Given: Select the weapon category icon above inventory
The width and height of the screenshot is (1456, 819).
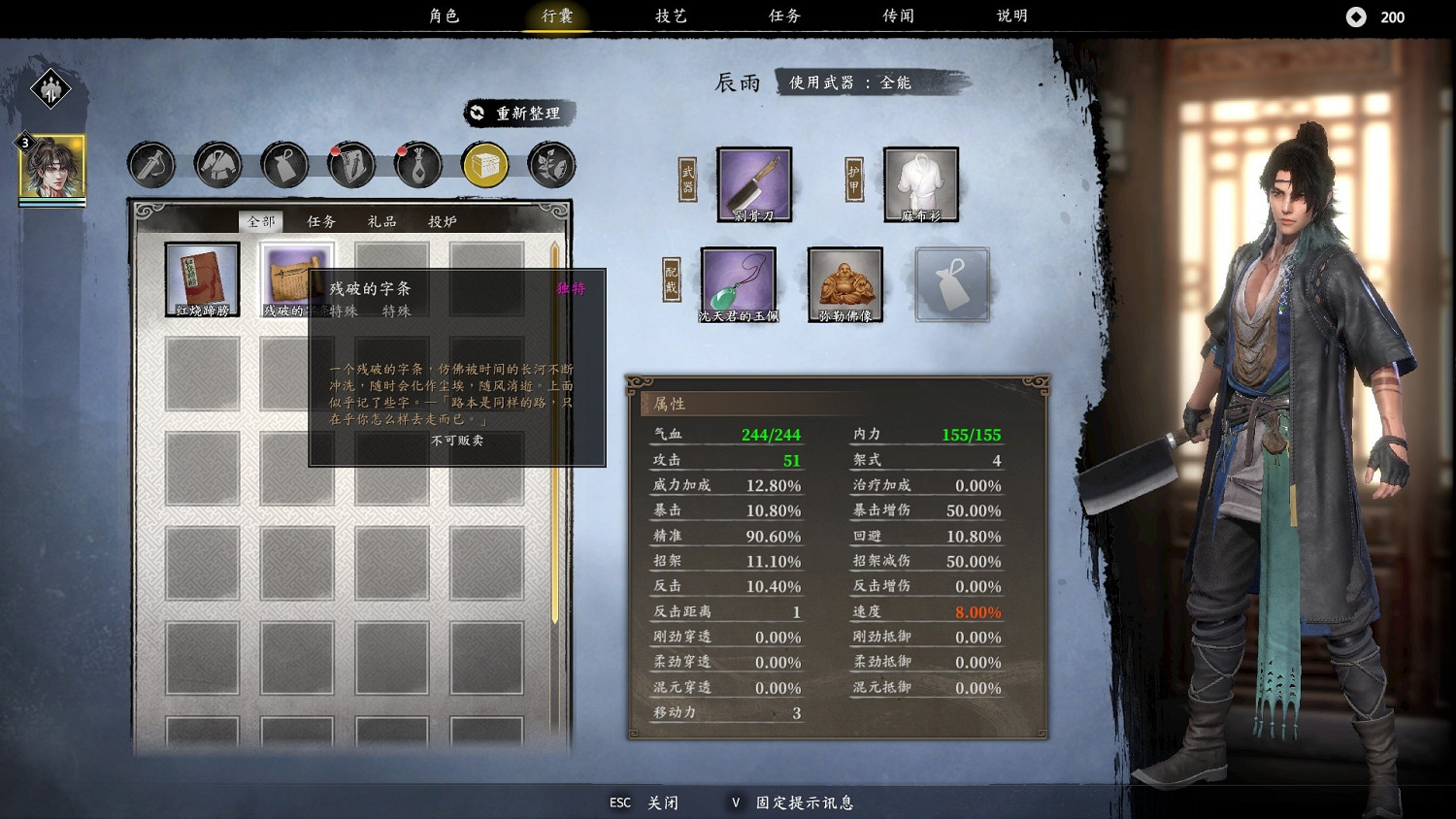Looking at the screenshot, I should 149,164.
